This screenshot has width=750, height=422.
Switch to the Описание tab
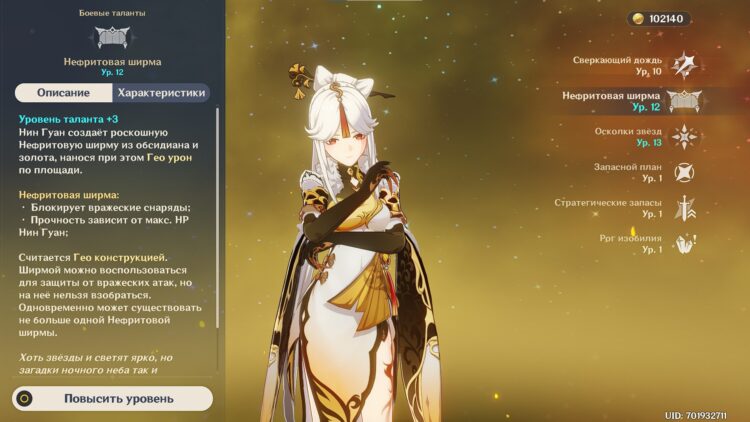[63, 93]
